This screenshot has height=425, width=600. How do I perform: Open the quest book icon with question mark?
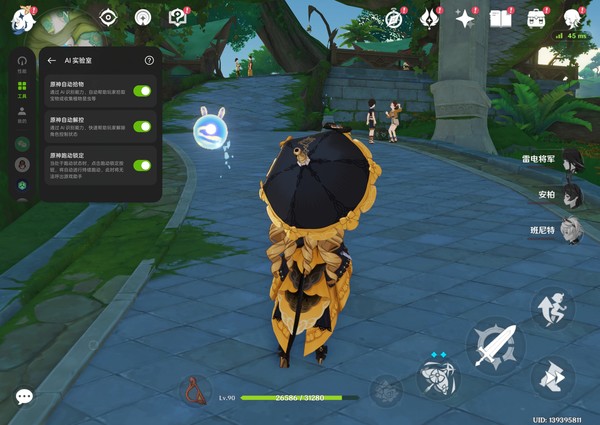click(178, 17)
